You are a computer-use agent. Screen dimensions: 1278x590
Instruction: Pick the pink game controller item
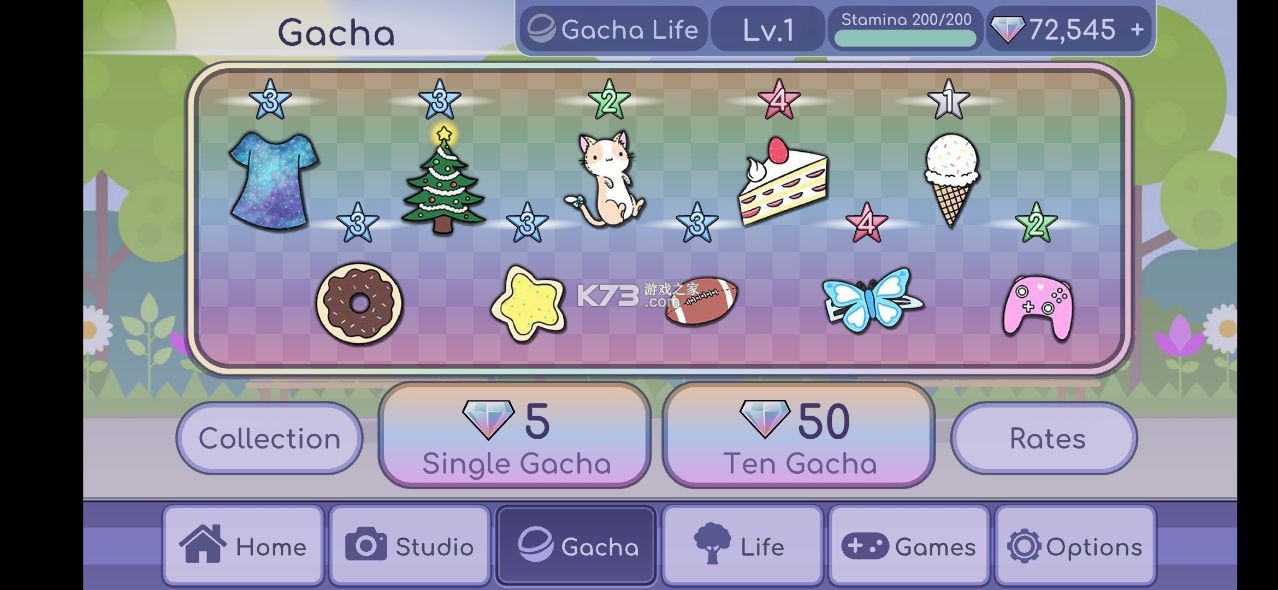(1038, 306)
